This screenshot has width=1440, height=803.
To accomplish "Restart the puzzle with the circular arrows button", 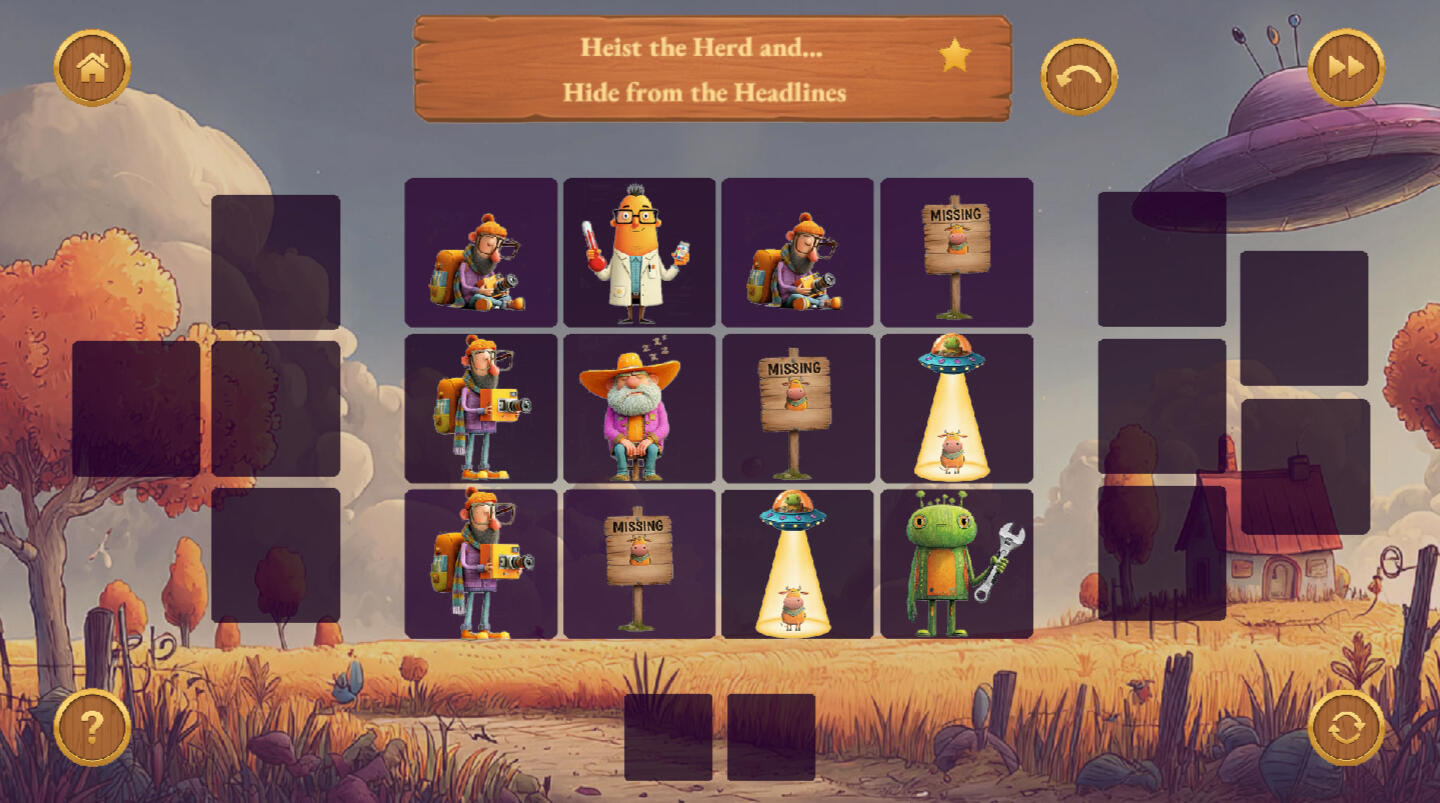I will pos(1346,727).
